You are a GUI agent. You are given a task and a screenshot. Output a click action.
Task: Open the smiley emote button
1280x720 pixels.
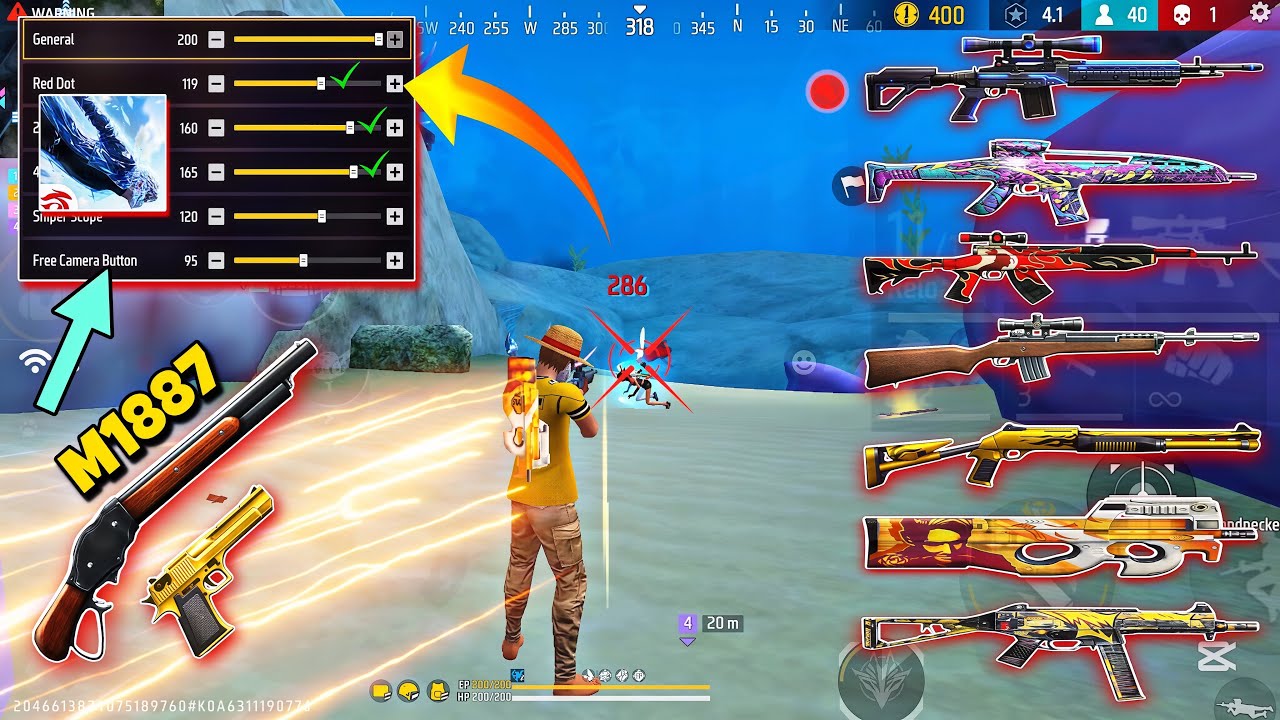click(801, 359)
